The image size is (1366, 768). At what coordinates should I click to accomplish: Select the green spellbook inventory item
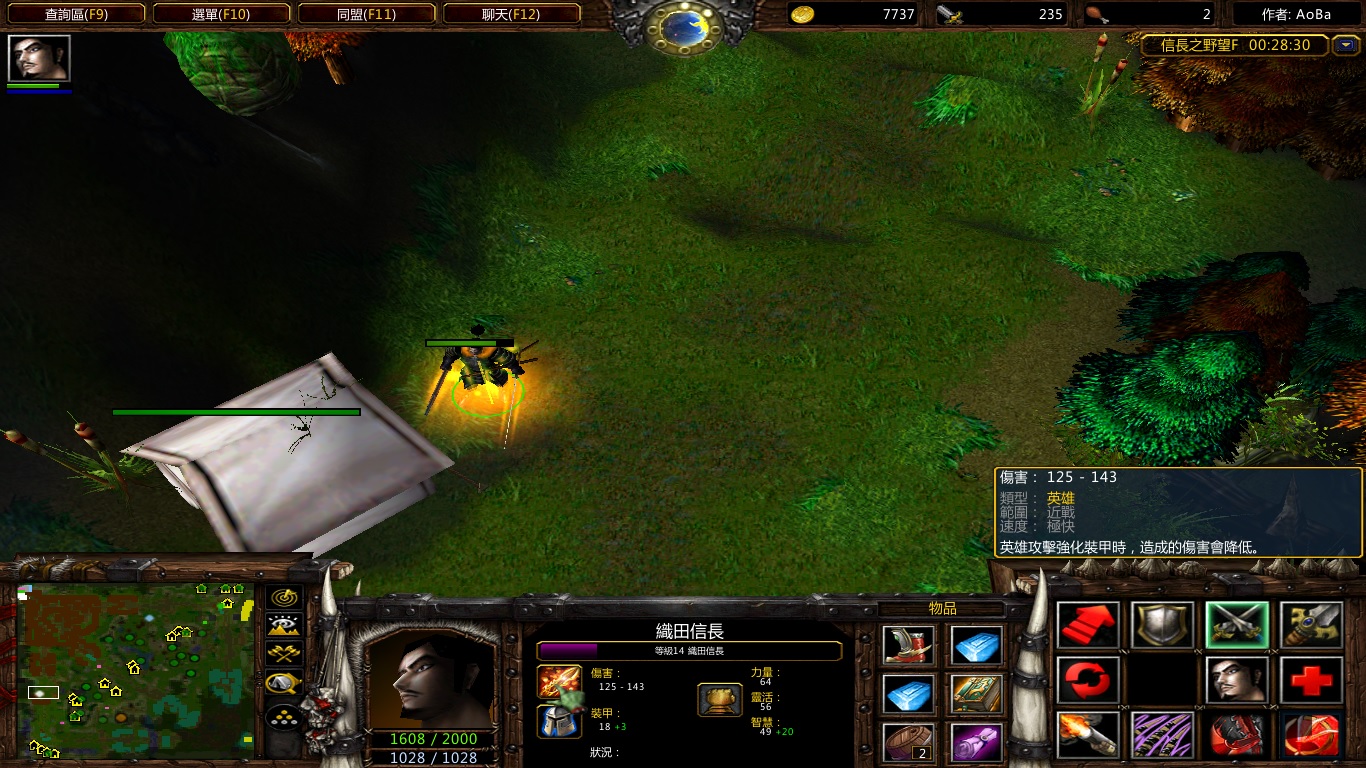[976, 693]
